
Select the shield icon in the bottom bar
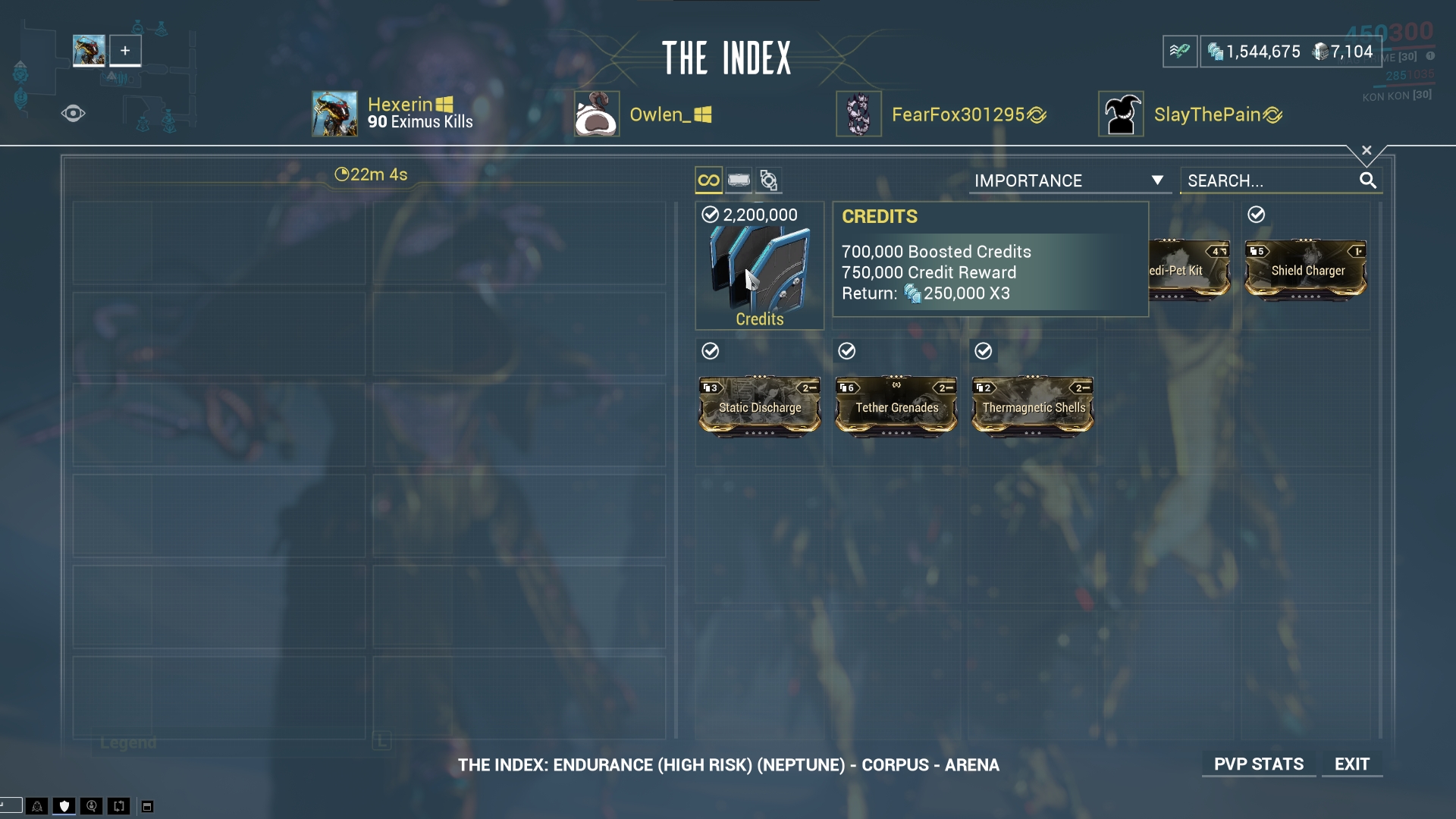(64, 806)
